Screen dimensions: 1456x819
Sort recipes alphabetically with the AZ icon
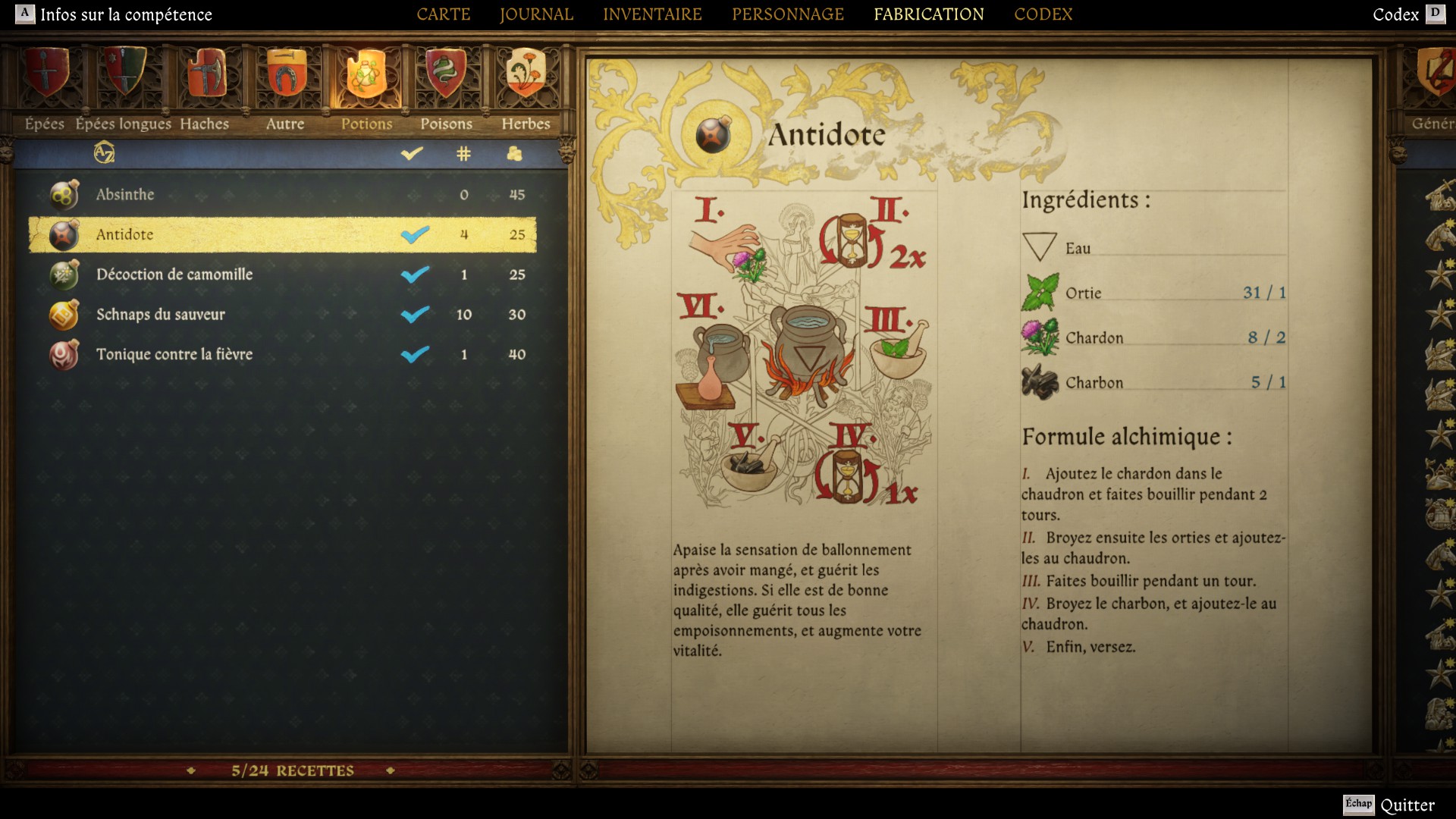tap(103, 154)
